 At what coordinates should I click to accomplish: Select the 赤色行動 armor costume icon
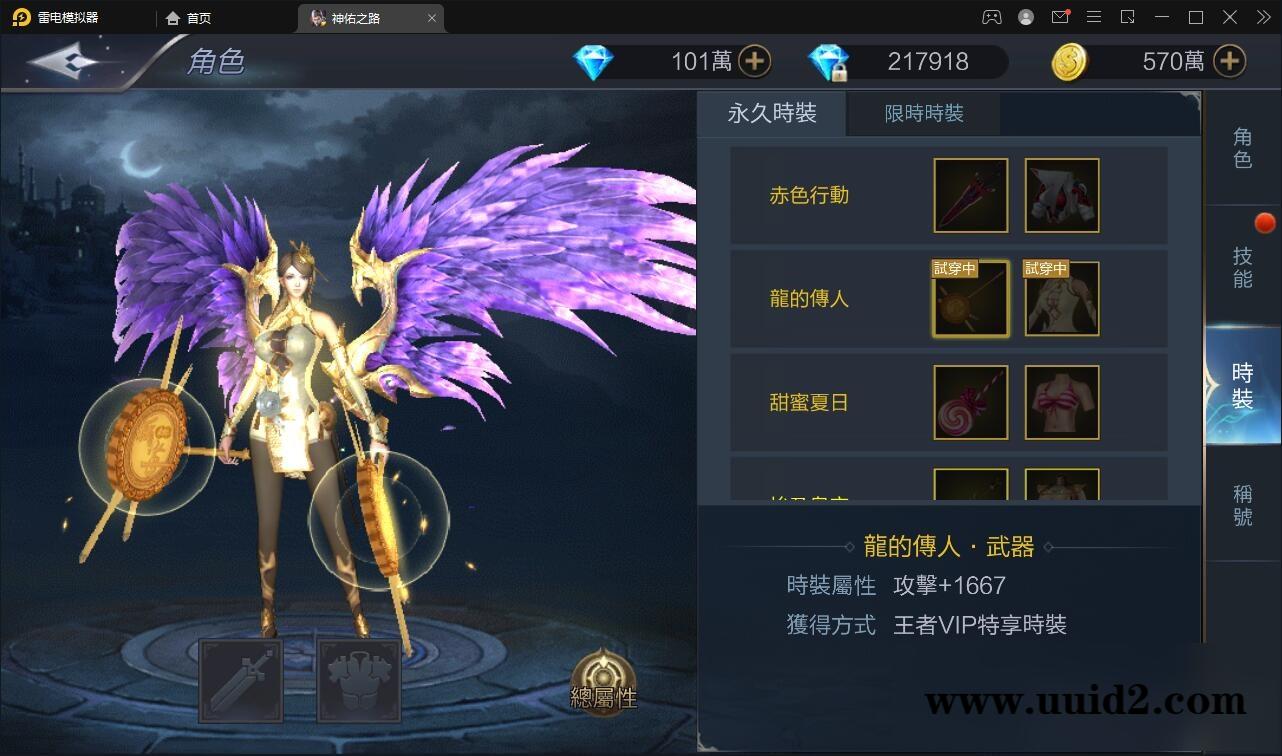coord(1061,195)
